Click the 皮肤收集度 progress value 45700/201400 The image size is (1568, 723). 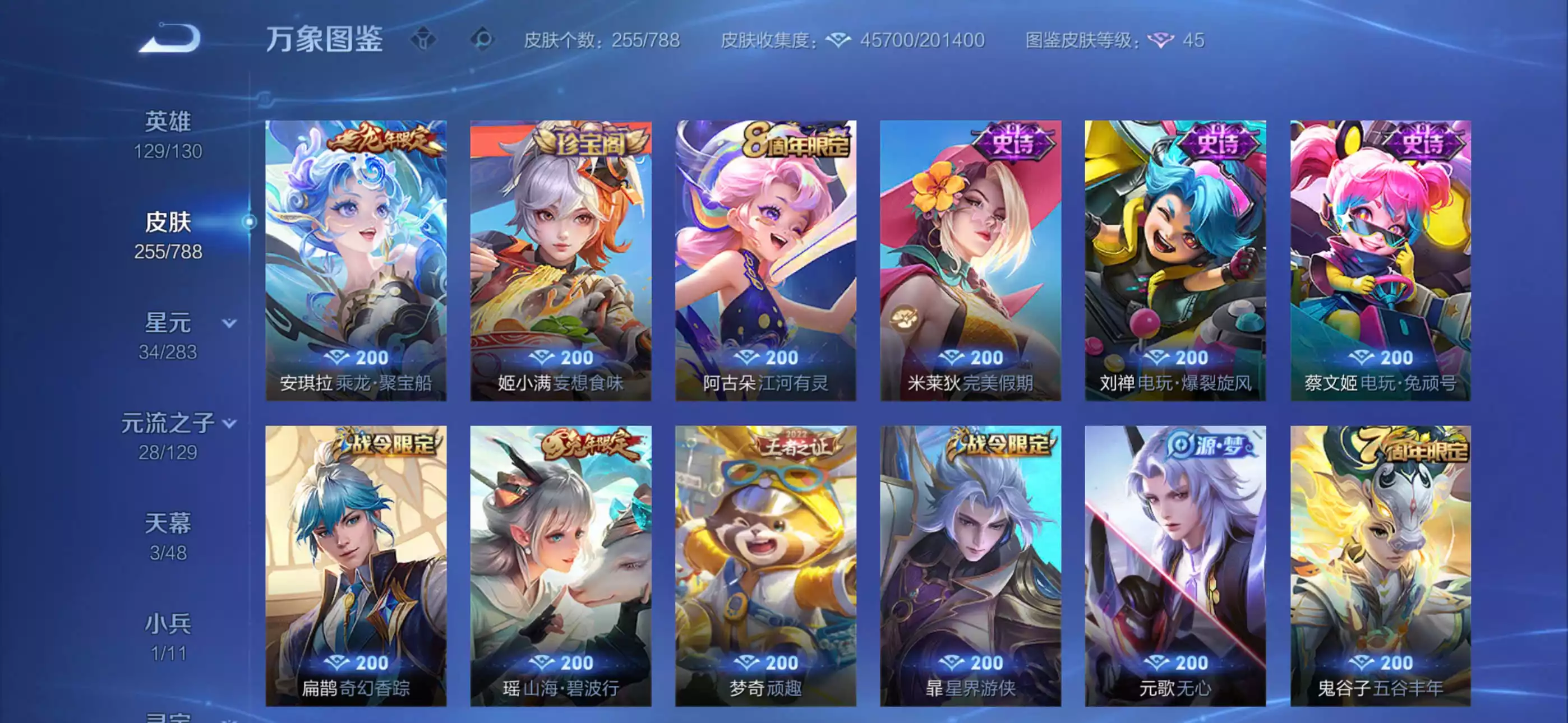[x=922, y=40]
